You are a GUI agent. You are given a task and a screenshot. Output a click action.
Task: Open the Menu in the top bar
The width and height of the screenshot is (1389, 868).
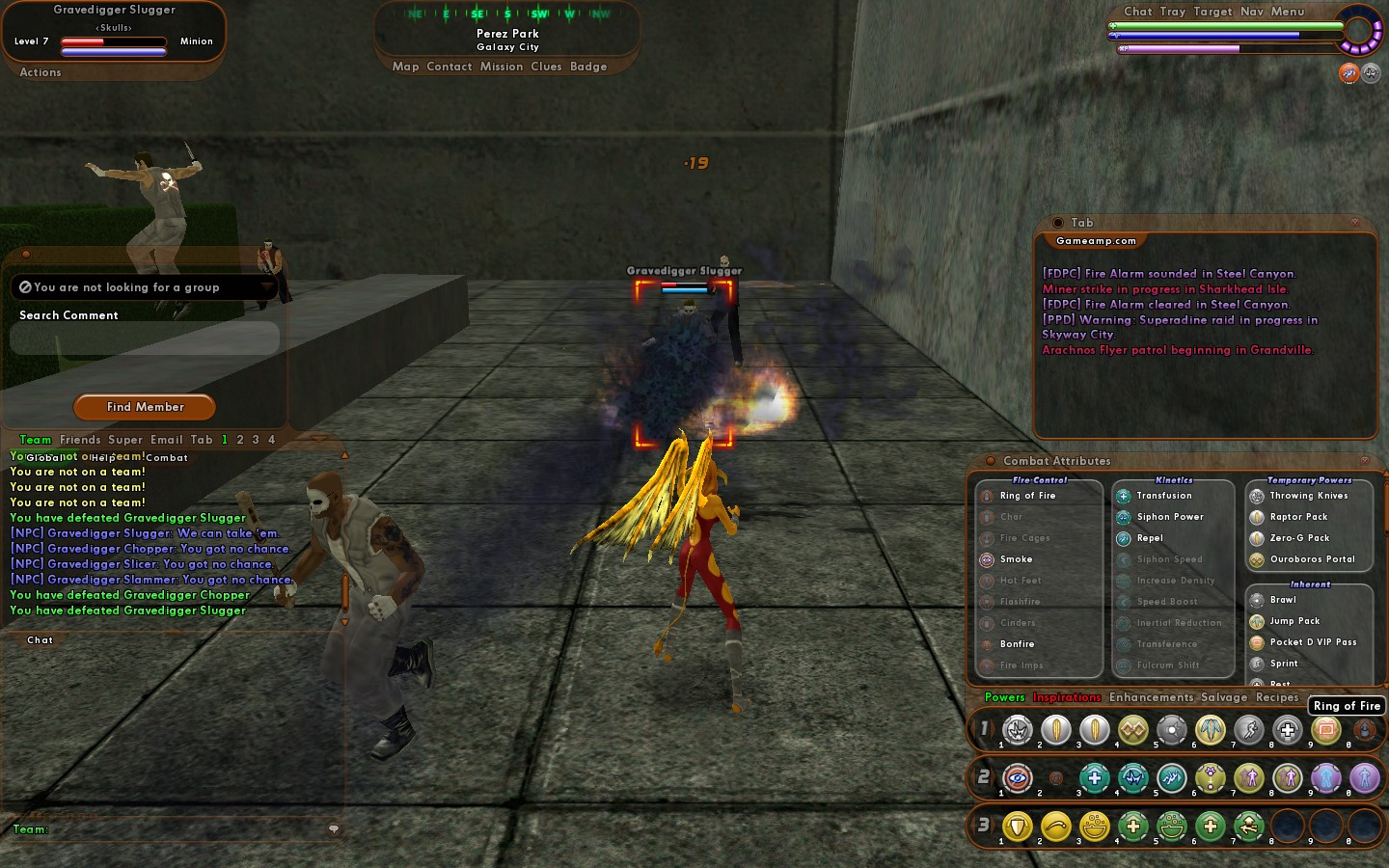(x=1287, y=12)
